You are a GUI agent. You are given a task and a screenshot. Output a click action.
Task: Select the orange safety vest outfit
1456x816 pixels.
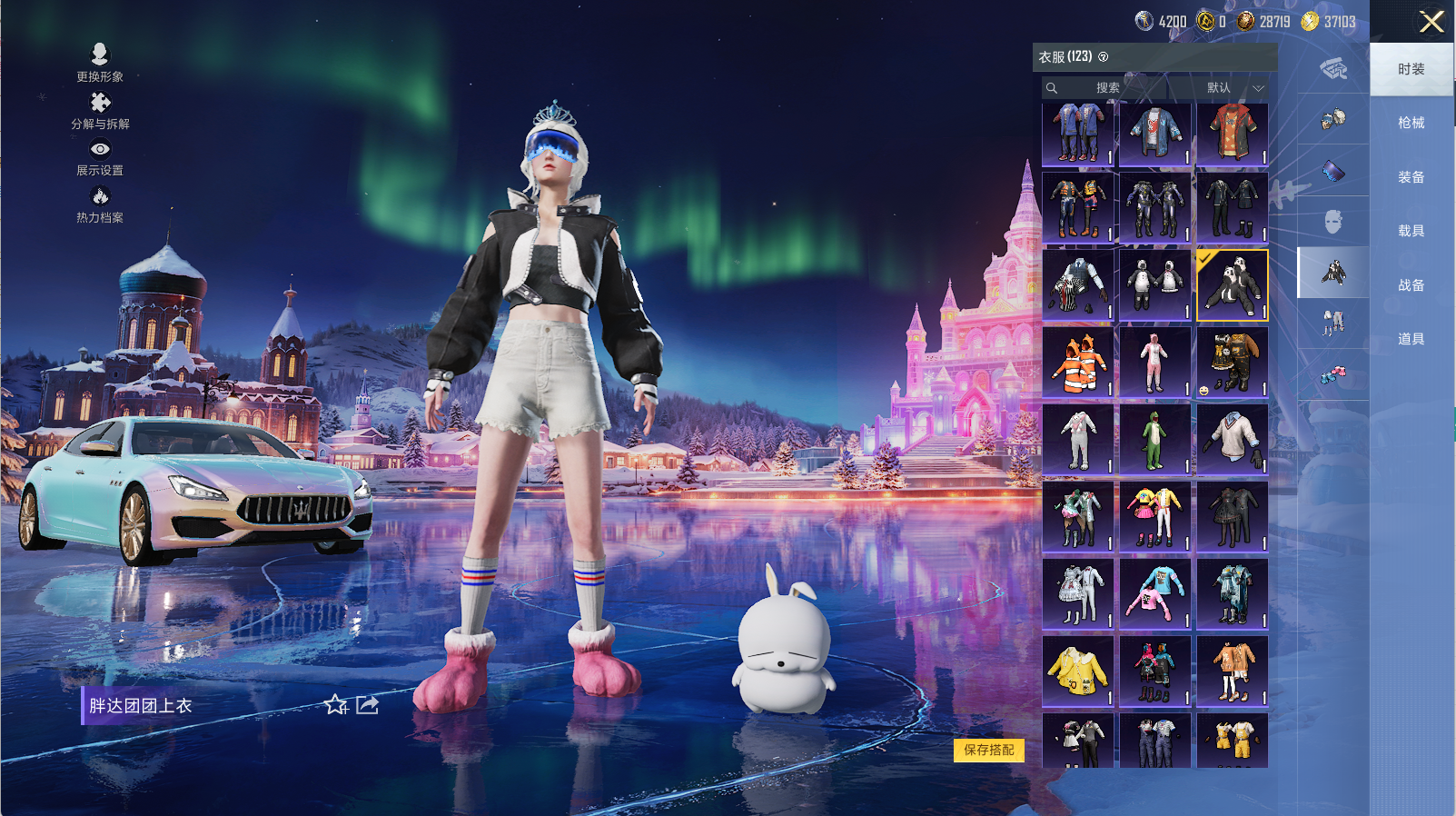(1078, 363)
